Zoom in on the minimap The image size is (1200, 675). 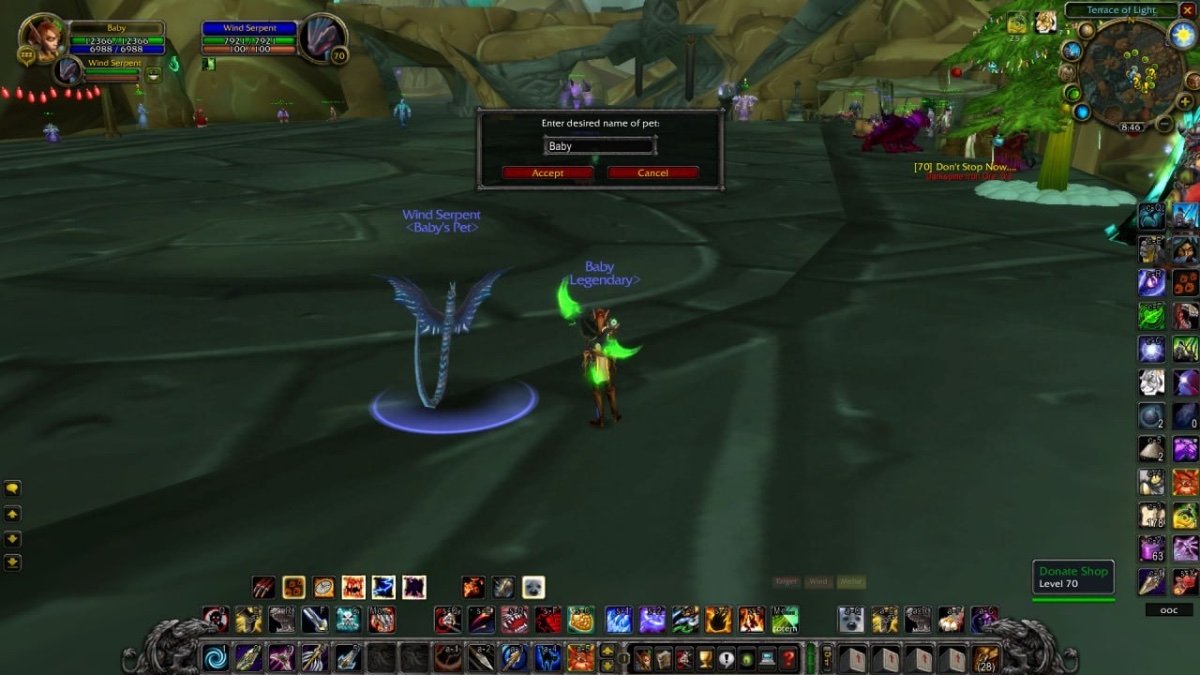[1184, 101]
